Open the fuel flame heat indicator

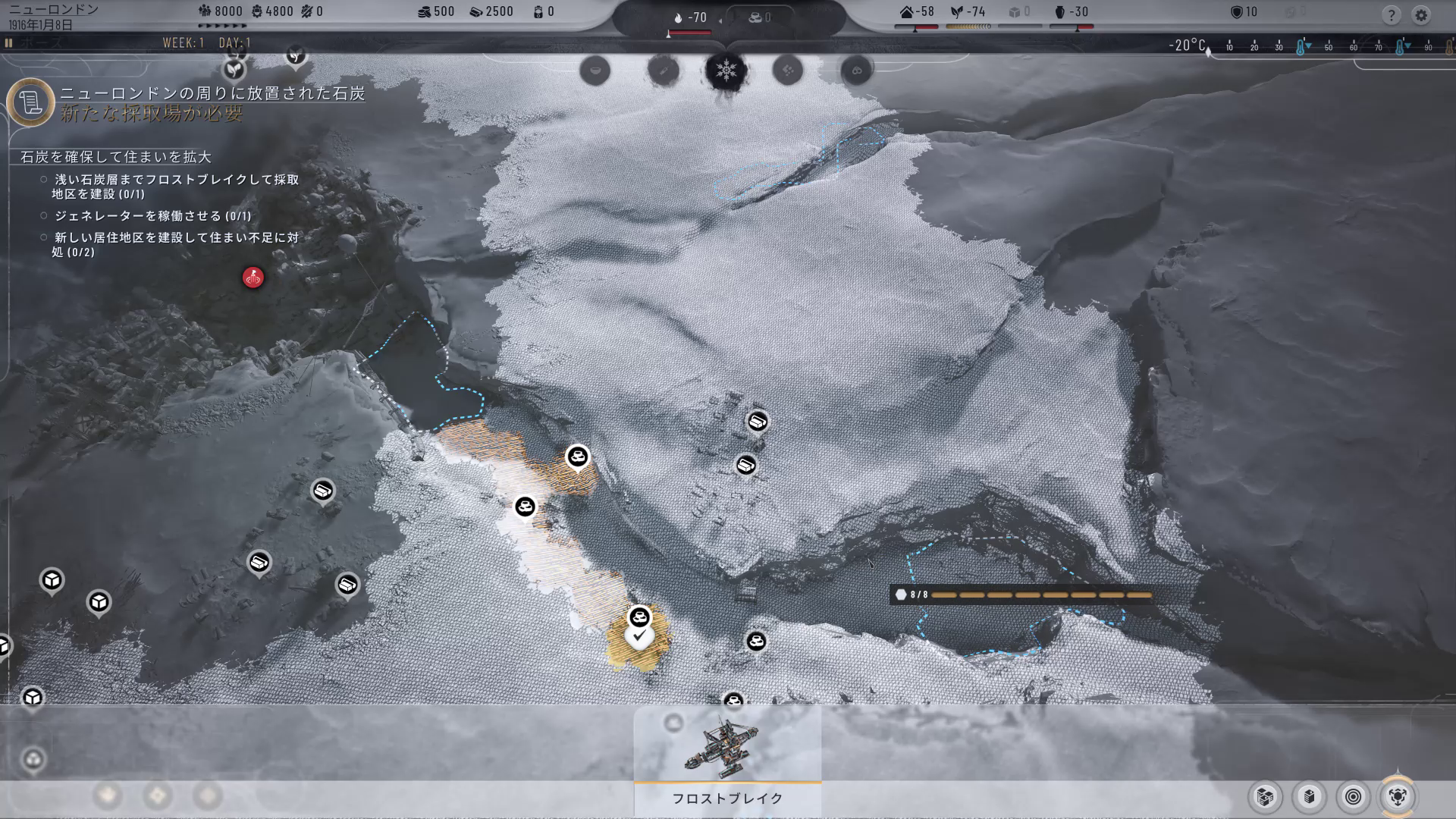tap(690, 17)
